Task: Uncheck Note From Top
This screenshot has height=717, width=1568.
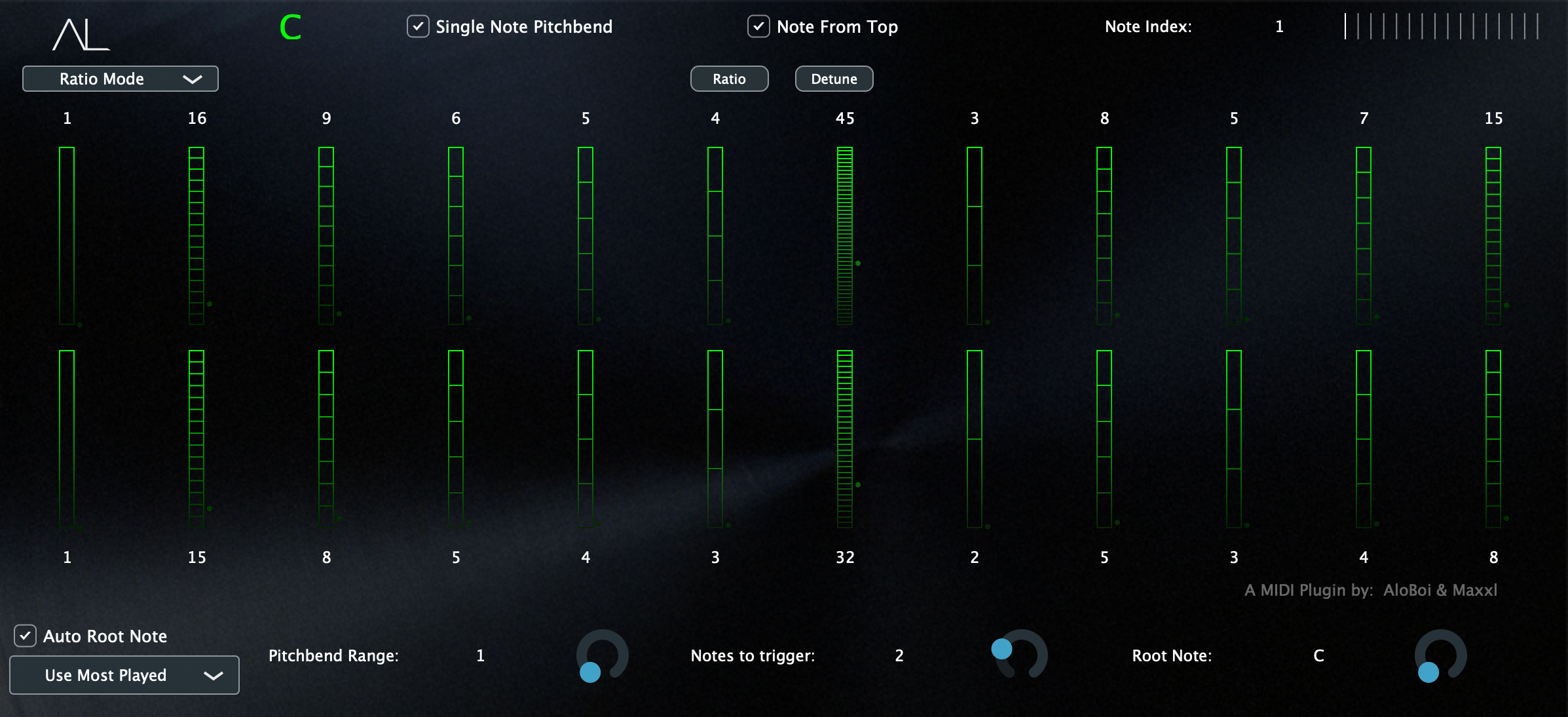Action: (x=758, y=27)
